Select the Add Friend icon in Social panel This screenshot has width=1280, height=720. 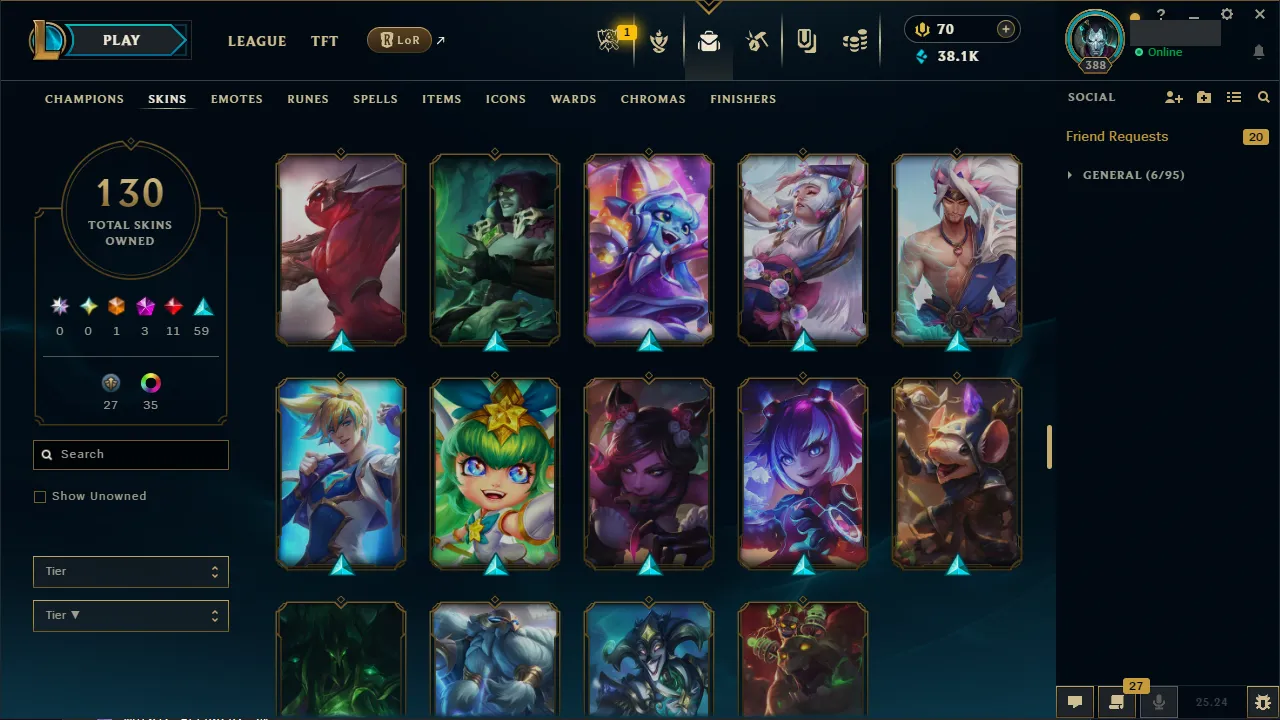(1174, 97)
